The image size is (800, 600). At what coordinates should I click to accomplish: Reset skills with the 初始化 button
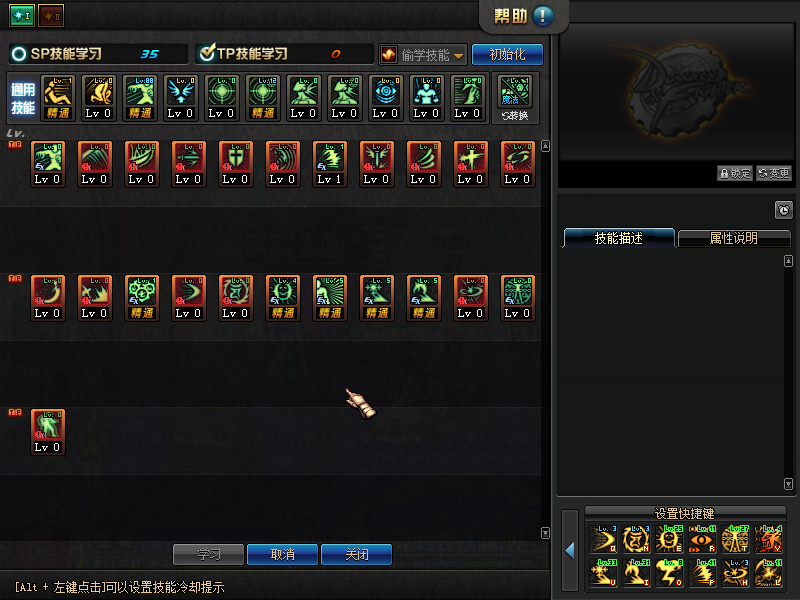click(x=507, y=54)
